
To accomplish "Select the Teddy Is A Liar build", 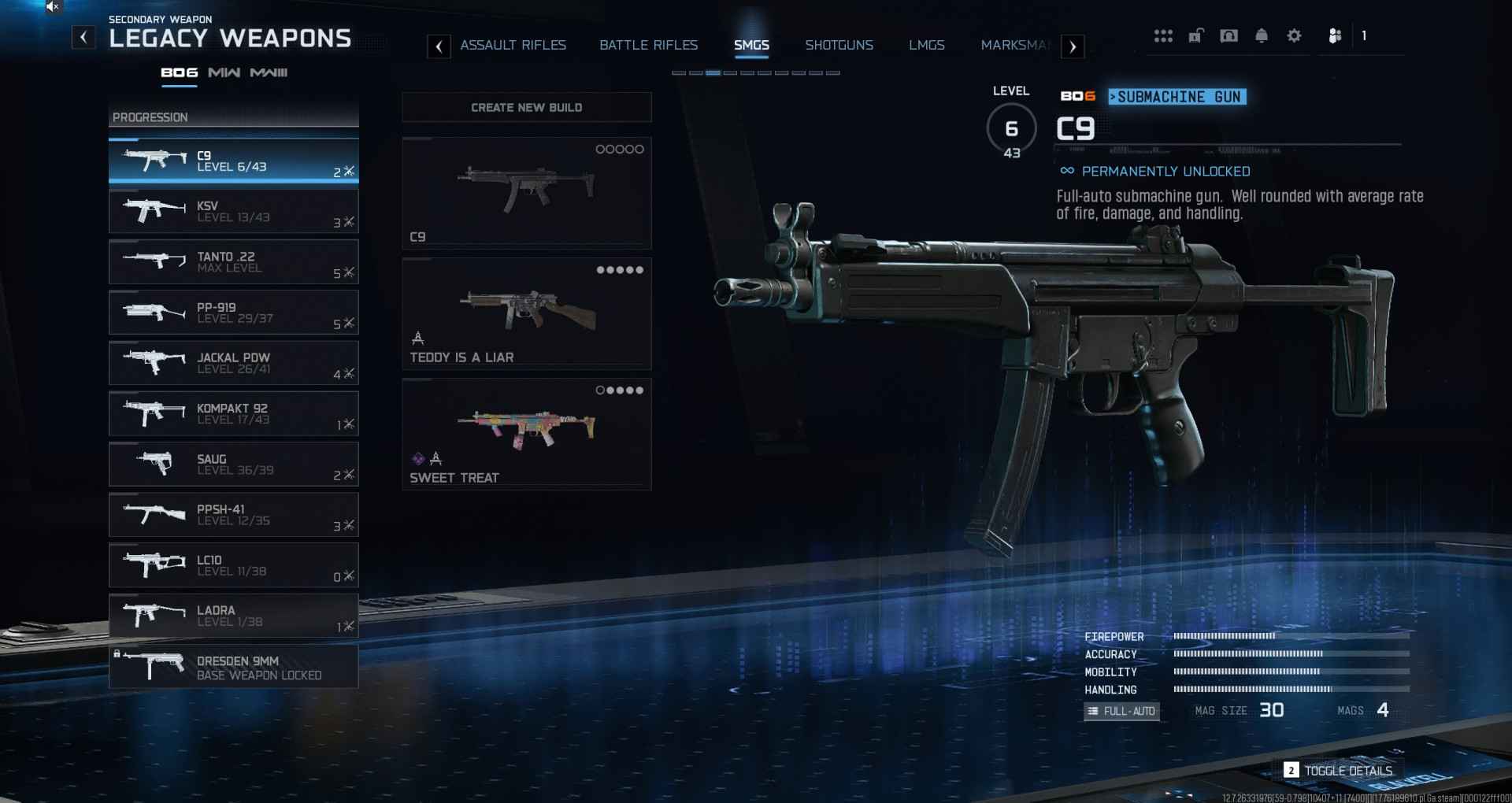I will [526, 313].
